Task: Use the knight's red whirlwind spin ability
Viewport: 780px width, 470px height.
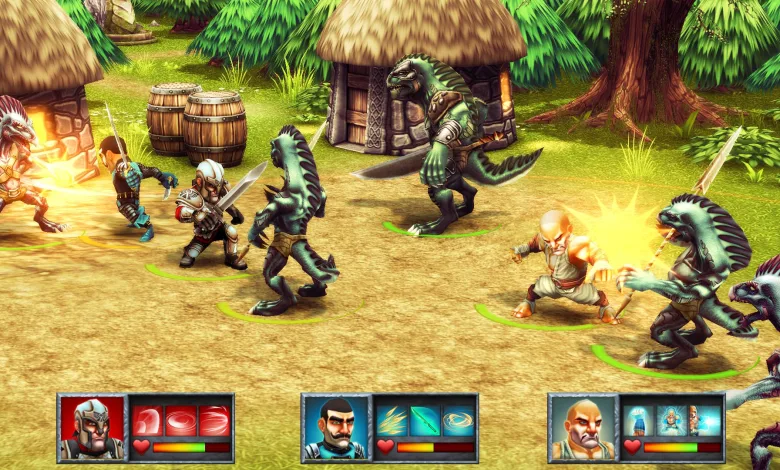Action: coord(180,420)
